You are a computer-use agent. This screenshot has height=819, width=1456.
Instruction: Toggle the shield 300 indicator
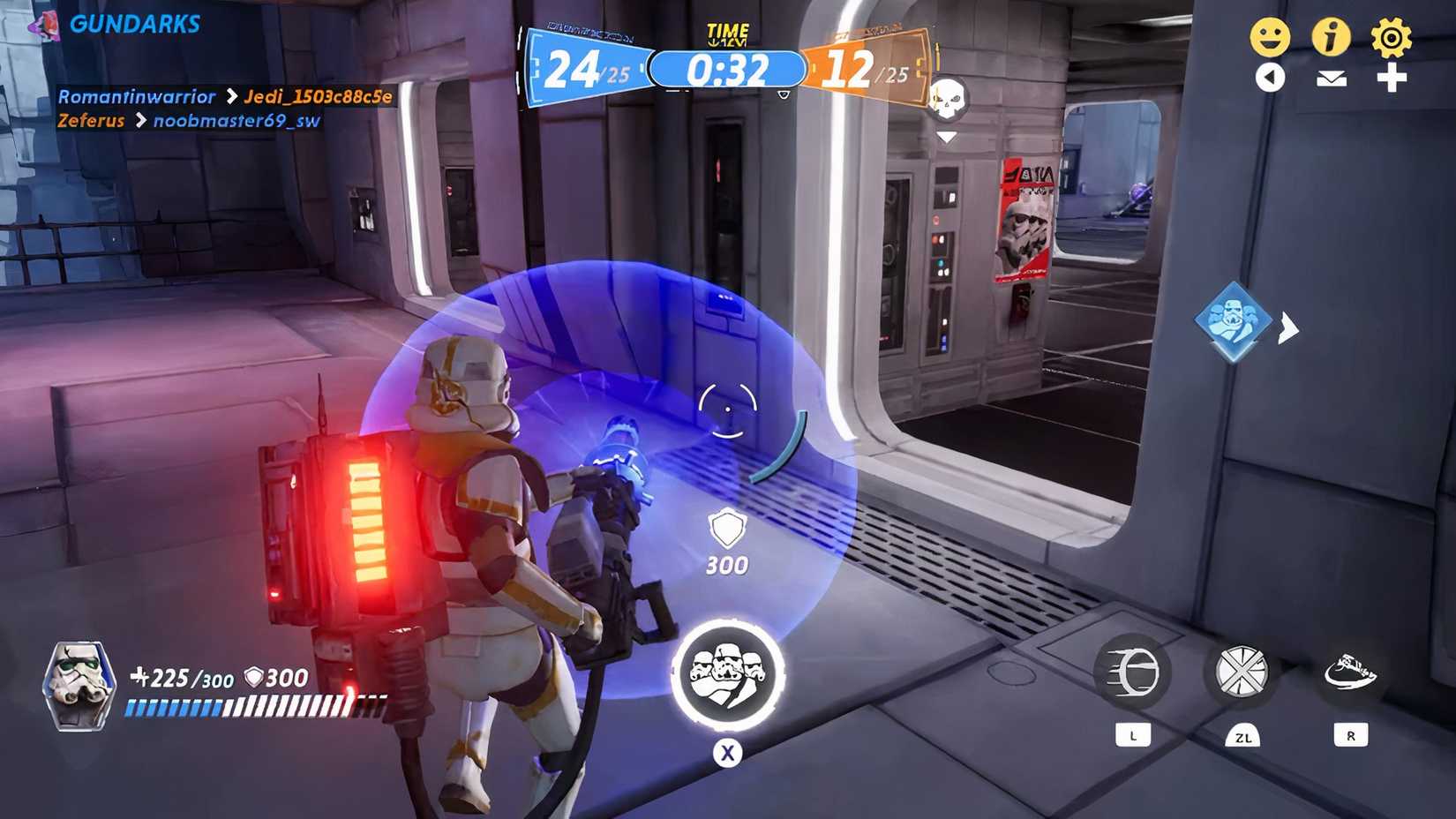click(725, 543)
